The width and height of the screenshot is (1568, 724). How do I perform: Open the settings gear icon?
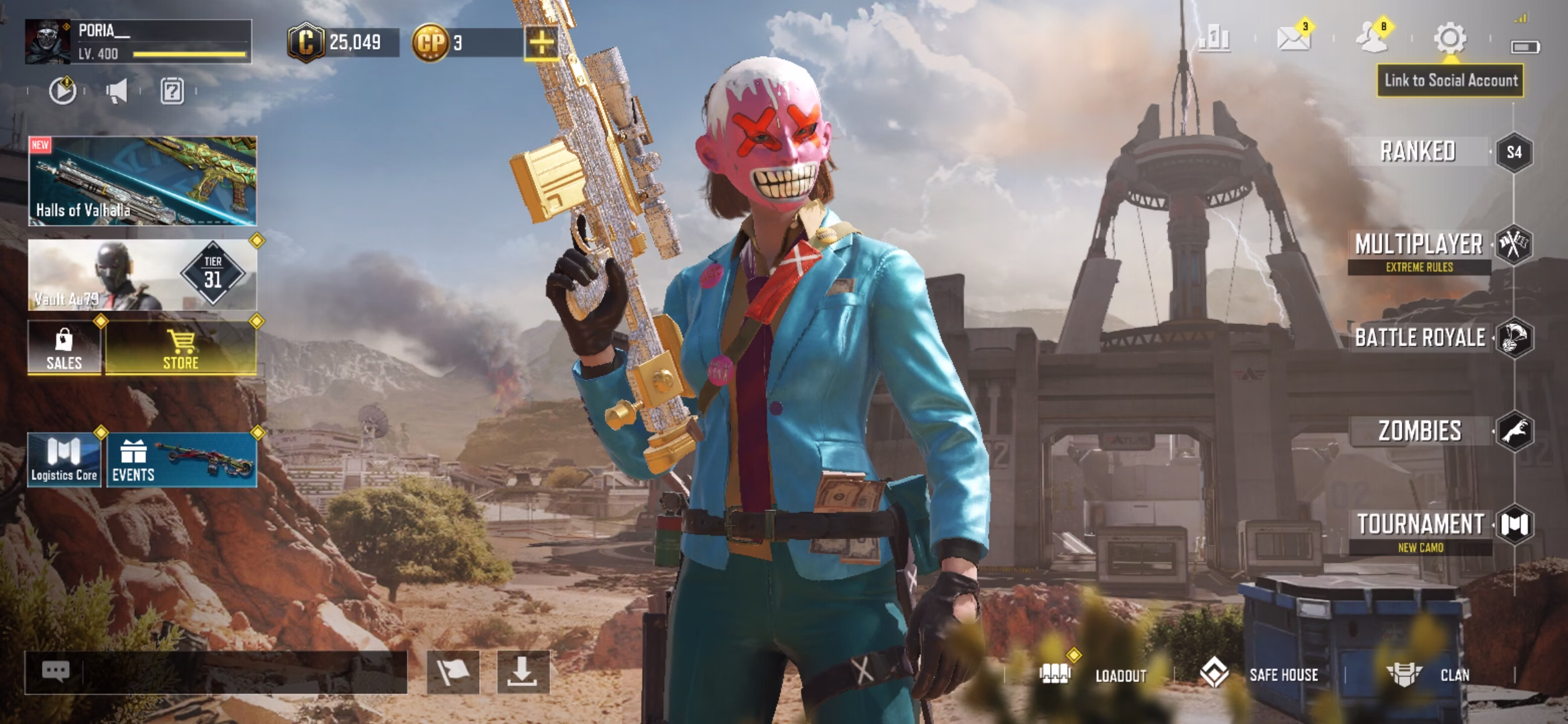tap(1449, 38)
